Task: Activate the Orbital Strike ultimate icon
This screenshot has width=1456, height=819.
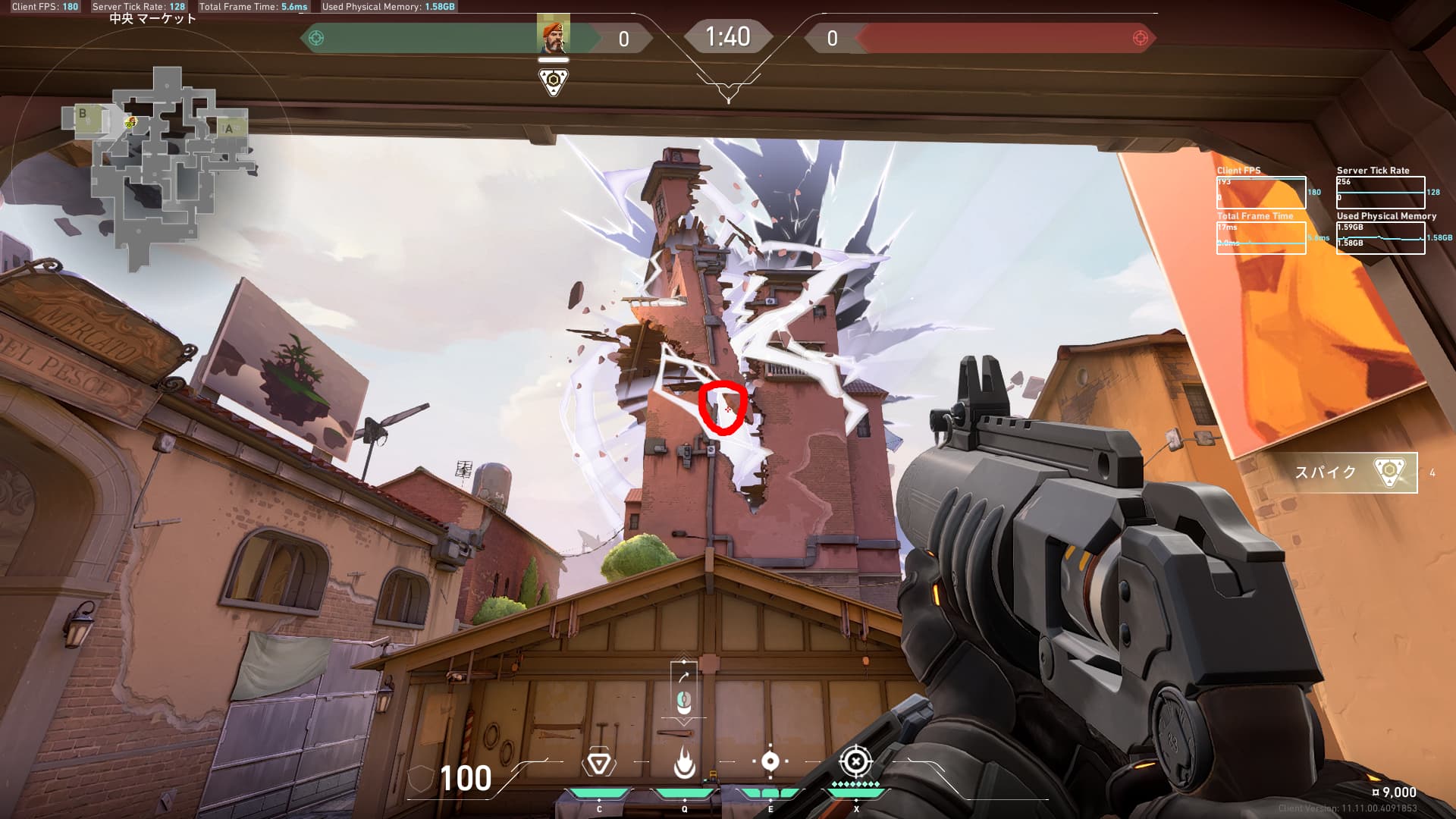Action: 855,761
